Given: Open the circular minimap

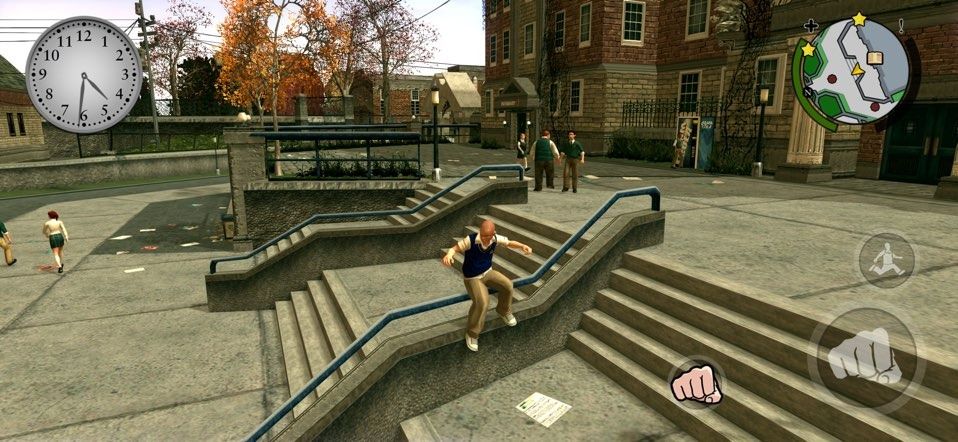Looking at the screenshot, I should (850, 72).
